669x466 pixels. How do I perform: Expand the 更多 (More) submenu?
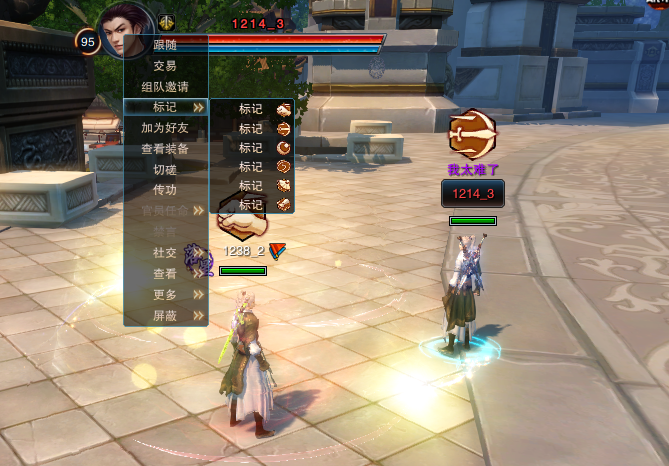tap(164, 295)
